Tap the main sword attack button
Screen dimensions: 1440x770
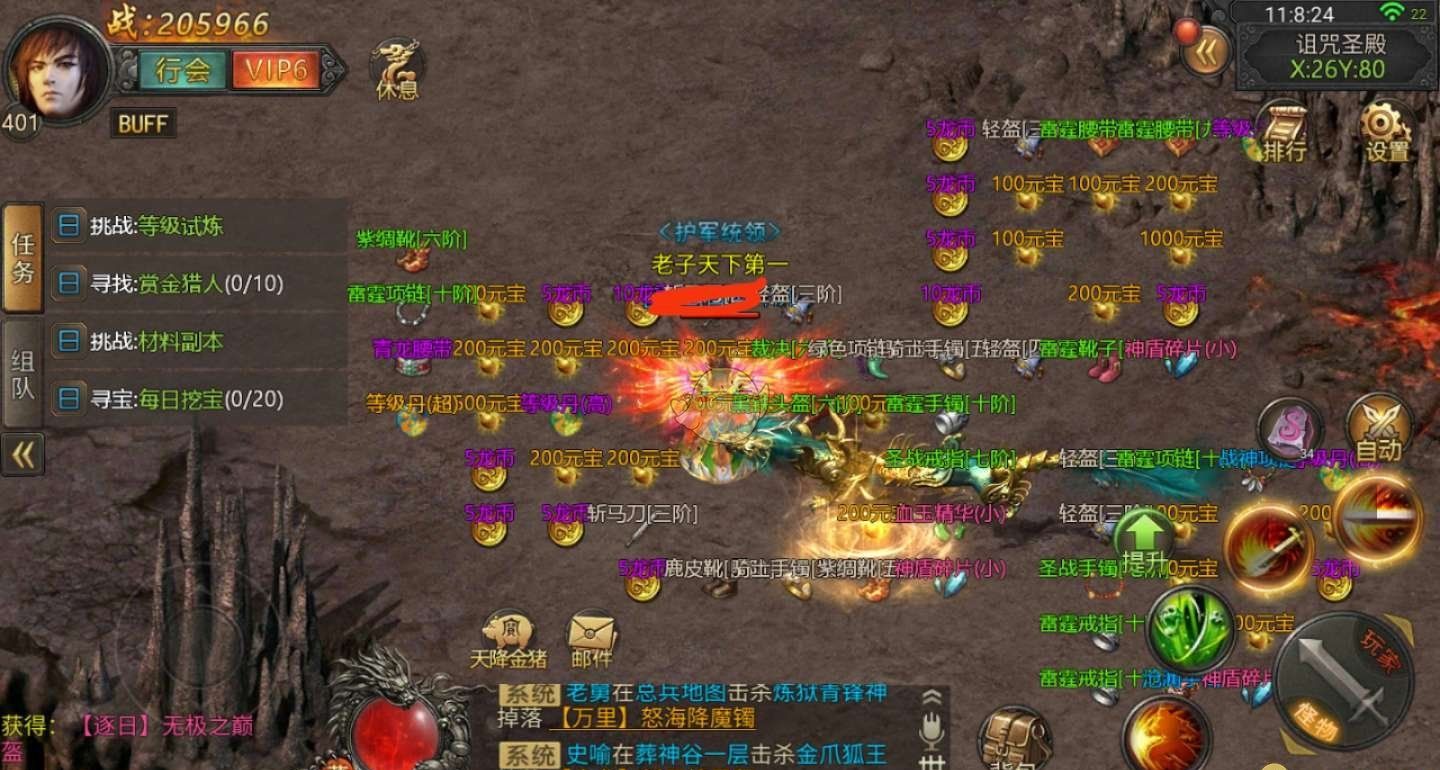pyautogui.click(x=1344, y=680)
